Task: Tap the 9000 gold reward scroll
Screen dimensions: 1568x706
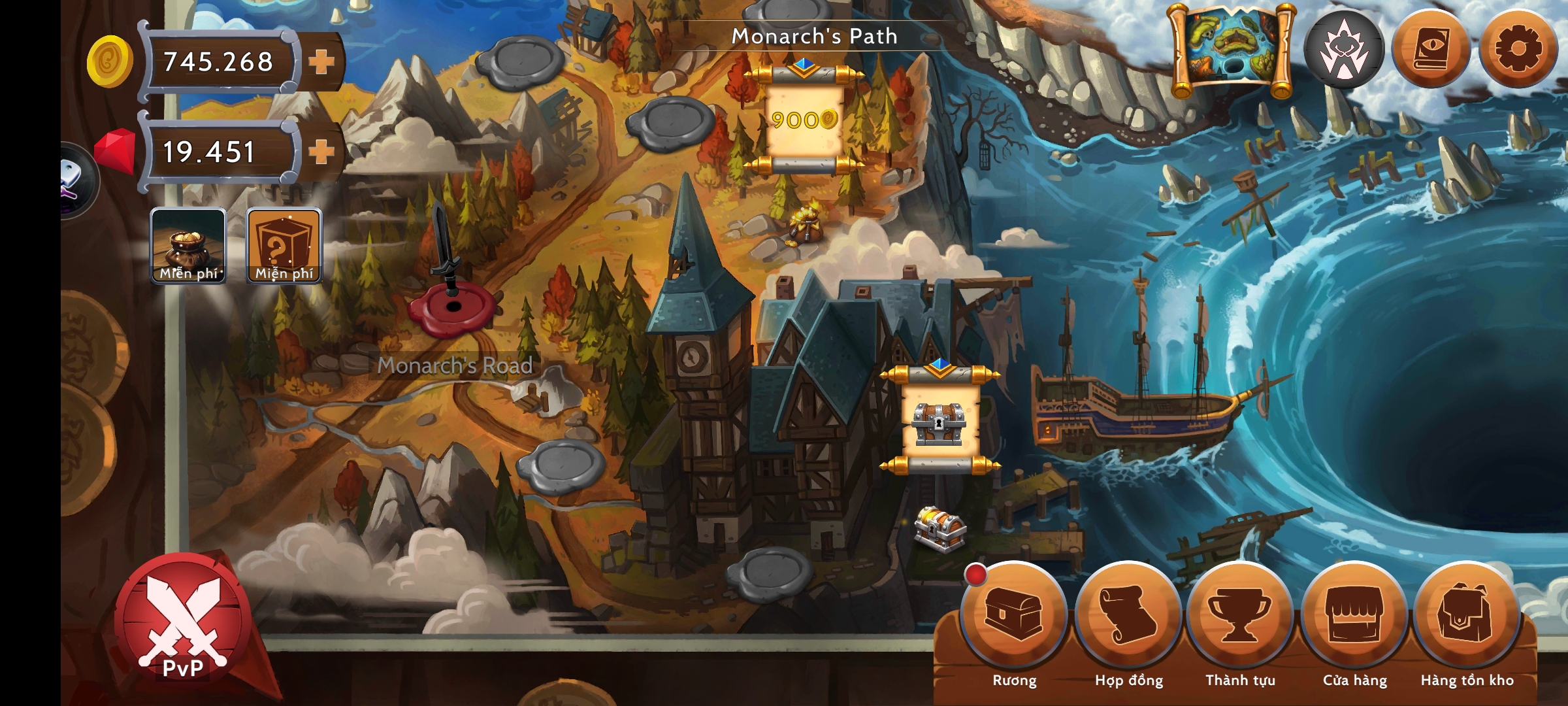Action: [804, 120]
